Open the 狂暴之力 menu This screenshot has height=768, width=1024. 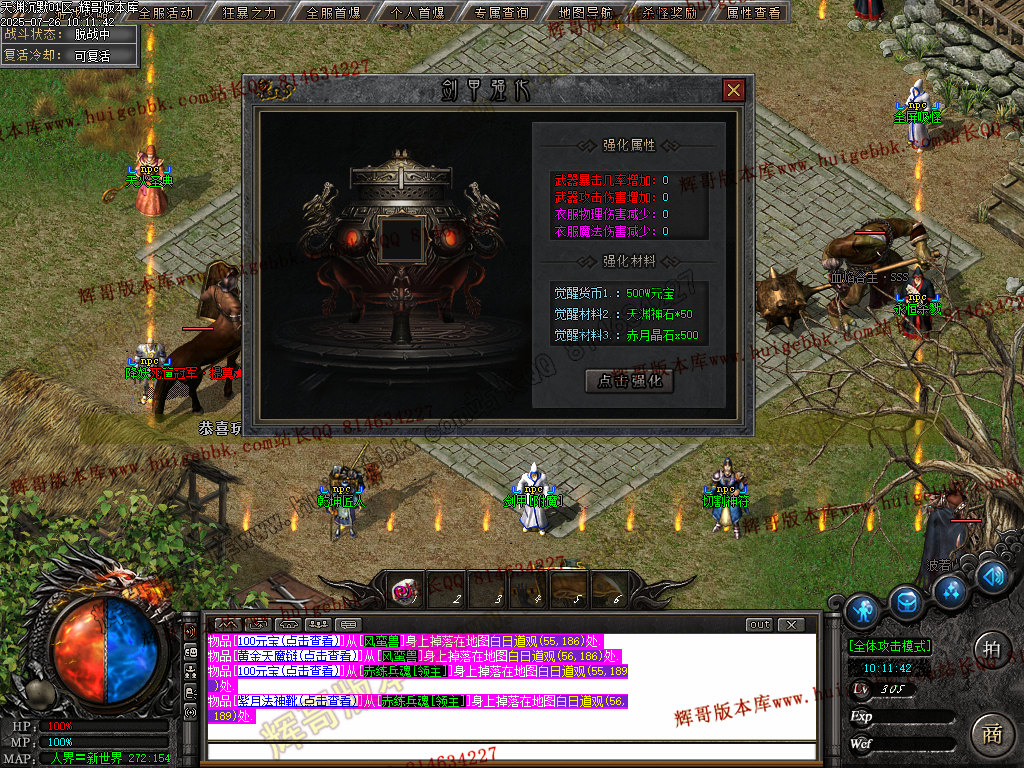[249, 13]
